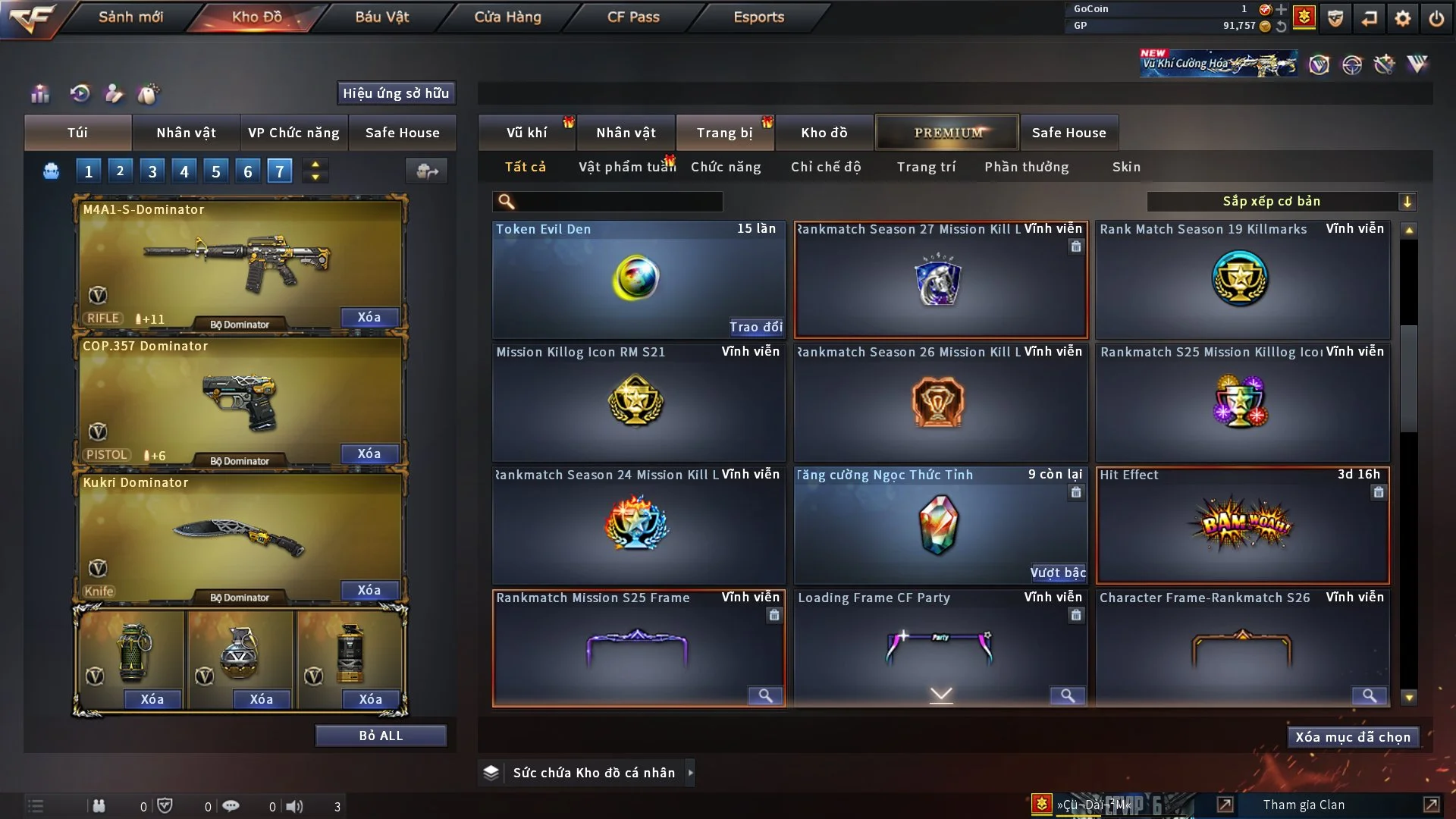
Task: Click Trao đổi on Token Evil Den
Action: [755, 327]
